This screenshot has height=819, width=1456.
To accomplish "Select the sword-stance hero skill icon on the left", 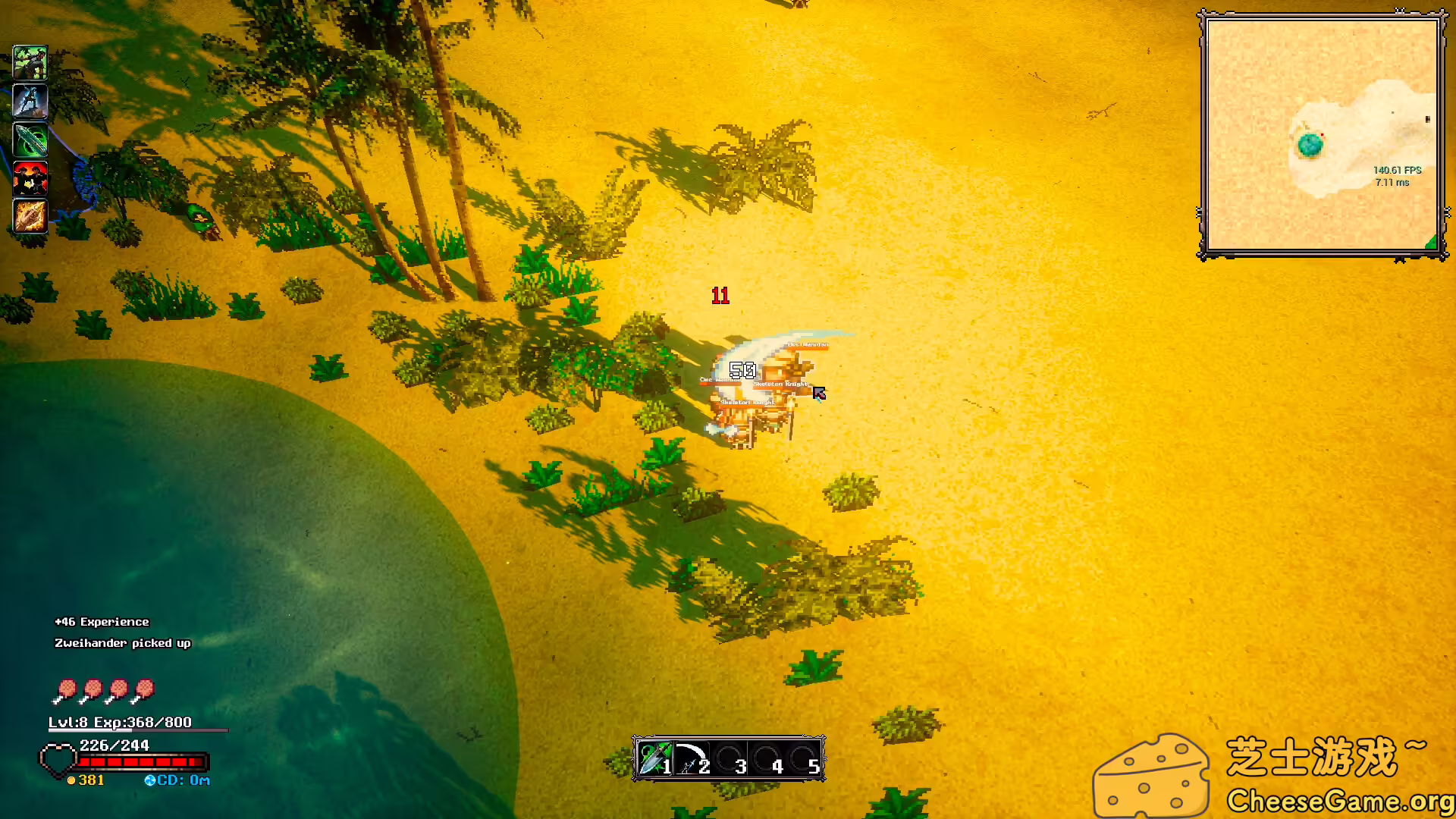I will pos(30,101).
